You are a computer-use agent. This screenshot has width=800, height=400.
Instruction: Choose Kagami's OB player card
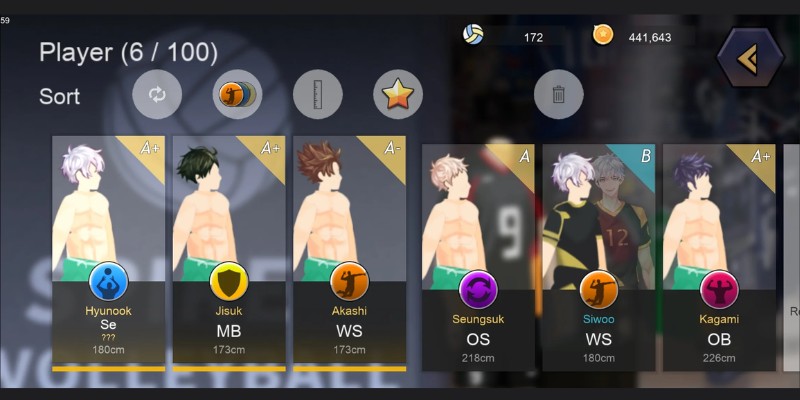pyautogui.click(x=718, y=258)
